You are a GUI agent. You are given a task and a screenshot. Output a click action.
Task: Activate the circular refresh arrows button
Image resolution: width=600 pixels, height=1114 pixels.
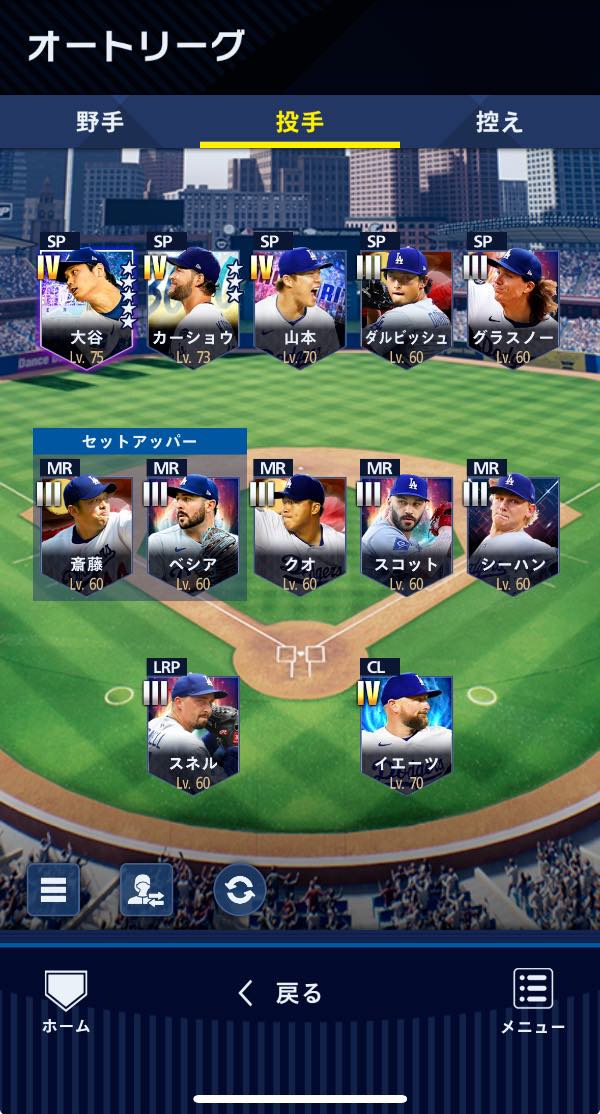[240, 890]
